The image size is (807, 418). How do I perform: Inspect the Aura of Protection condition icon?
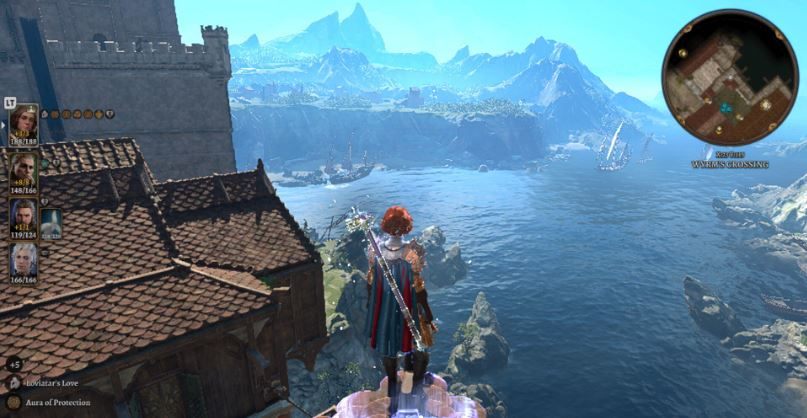pos(13,401)
